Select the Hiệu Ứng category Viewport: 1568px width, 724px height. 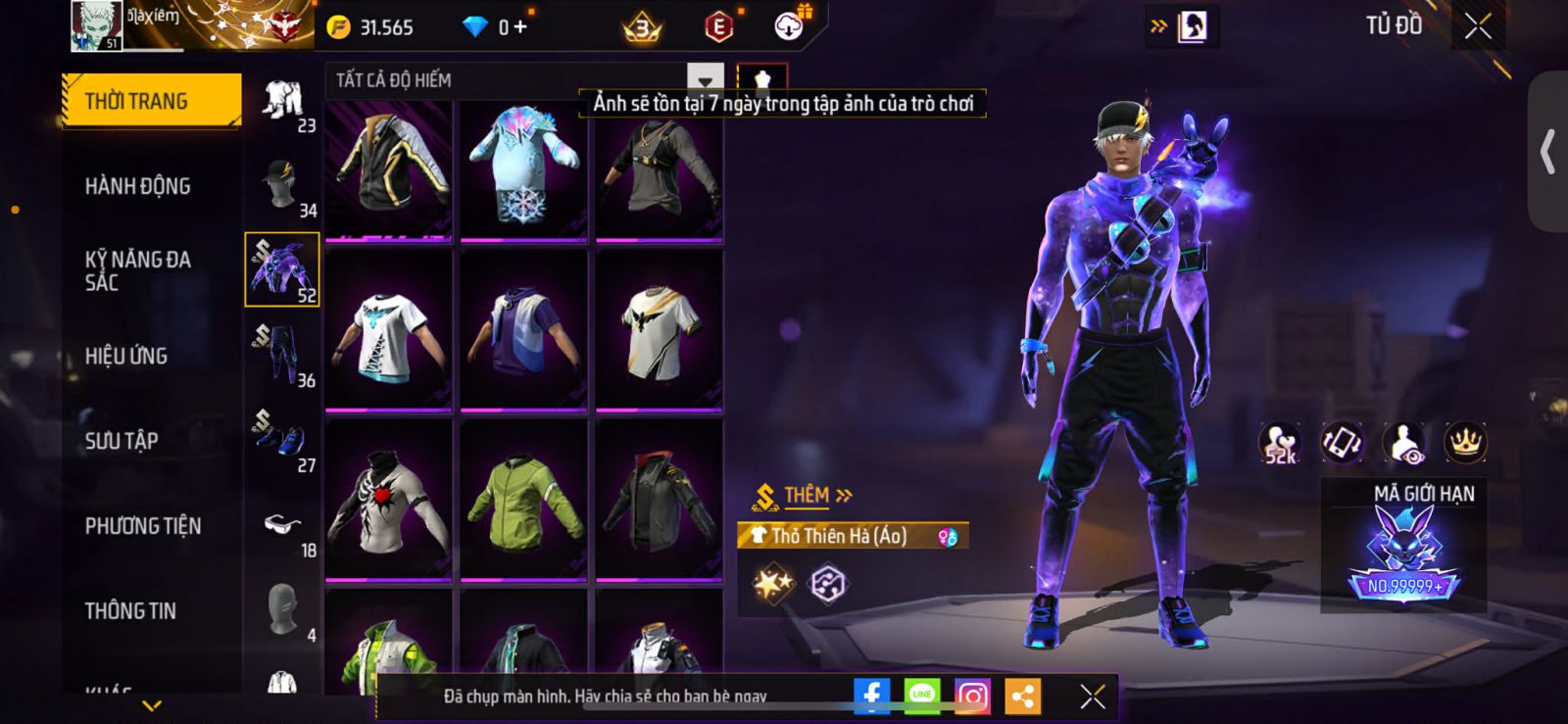126,356
